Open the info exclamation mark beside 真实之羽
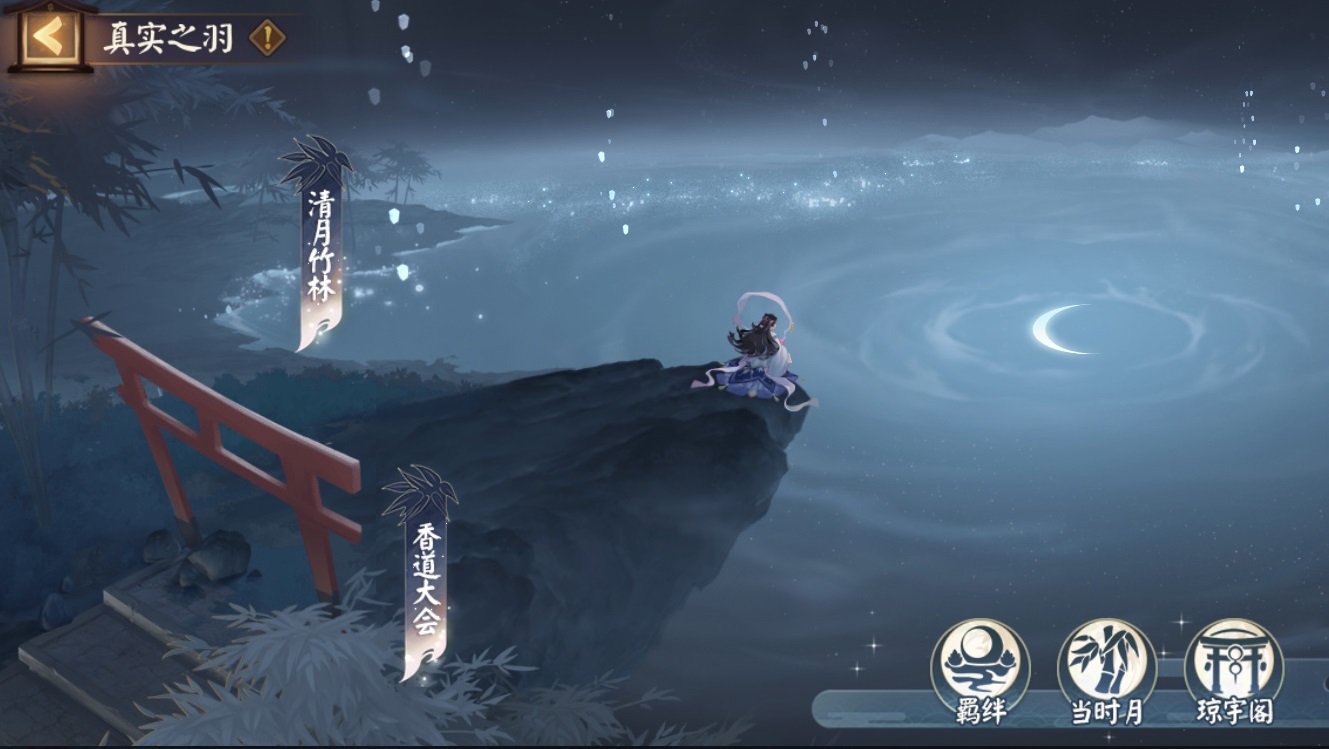1329x749 pixels. point(267,39)
